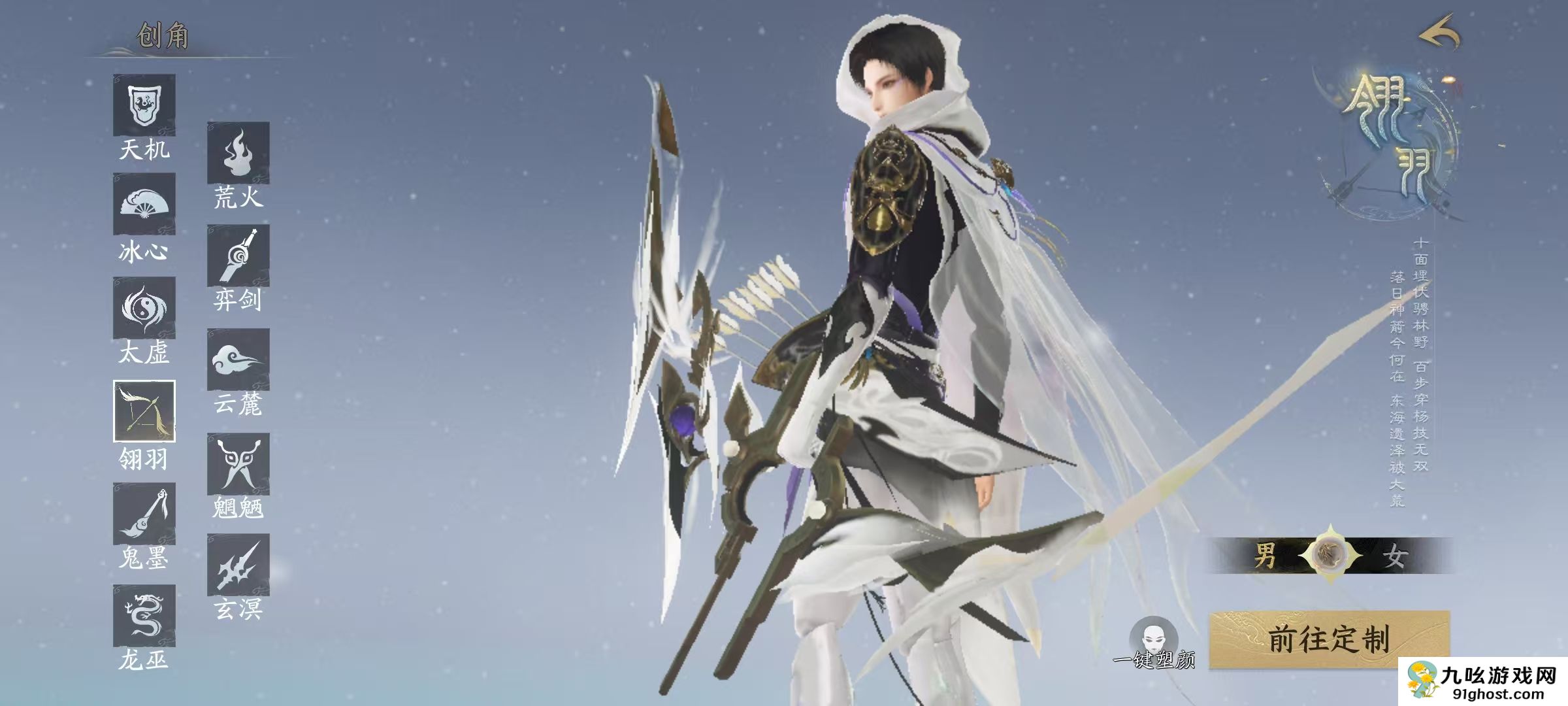1568x706 pixels.
Task: Switch gender to 女 (female)
Action: (x=1393, y=556)
